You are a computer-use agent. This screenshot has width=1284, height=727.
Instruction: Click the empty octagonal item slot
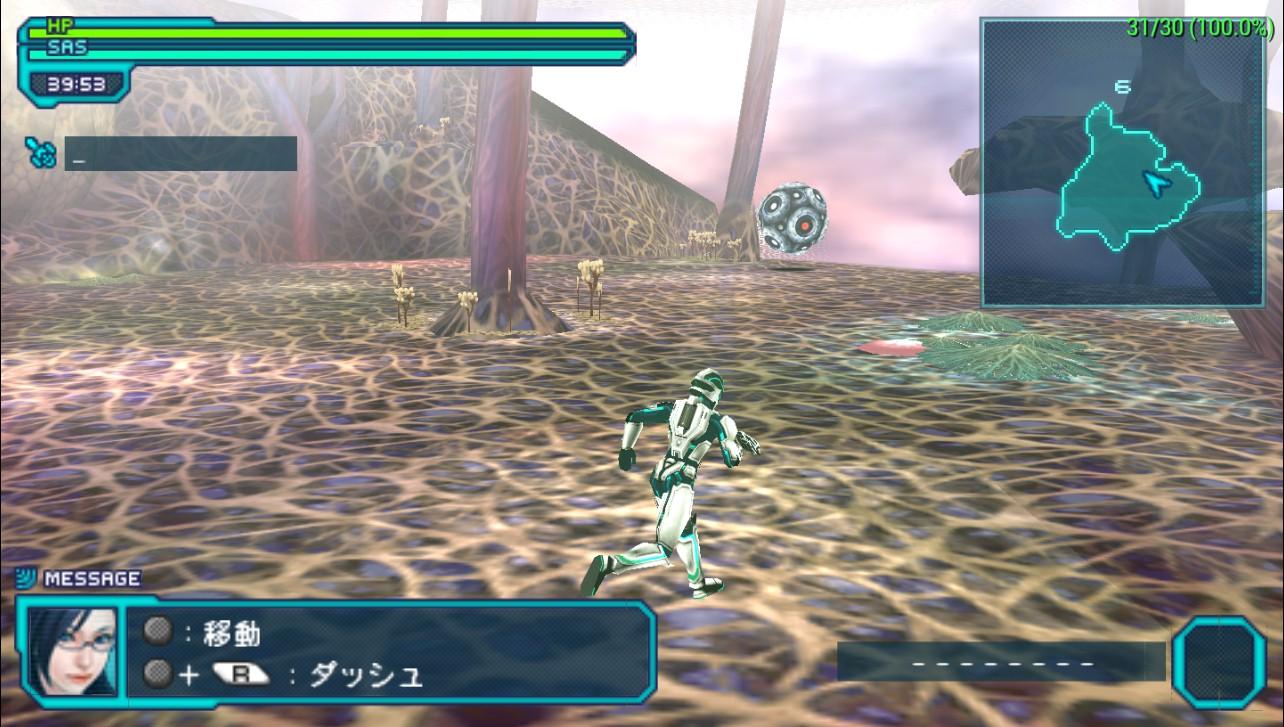coord(1219,663)
